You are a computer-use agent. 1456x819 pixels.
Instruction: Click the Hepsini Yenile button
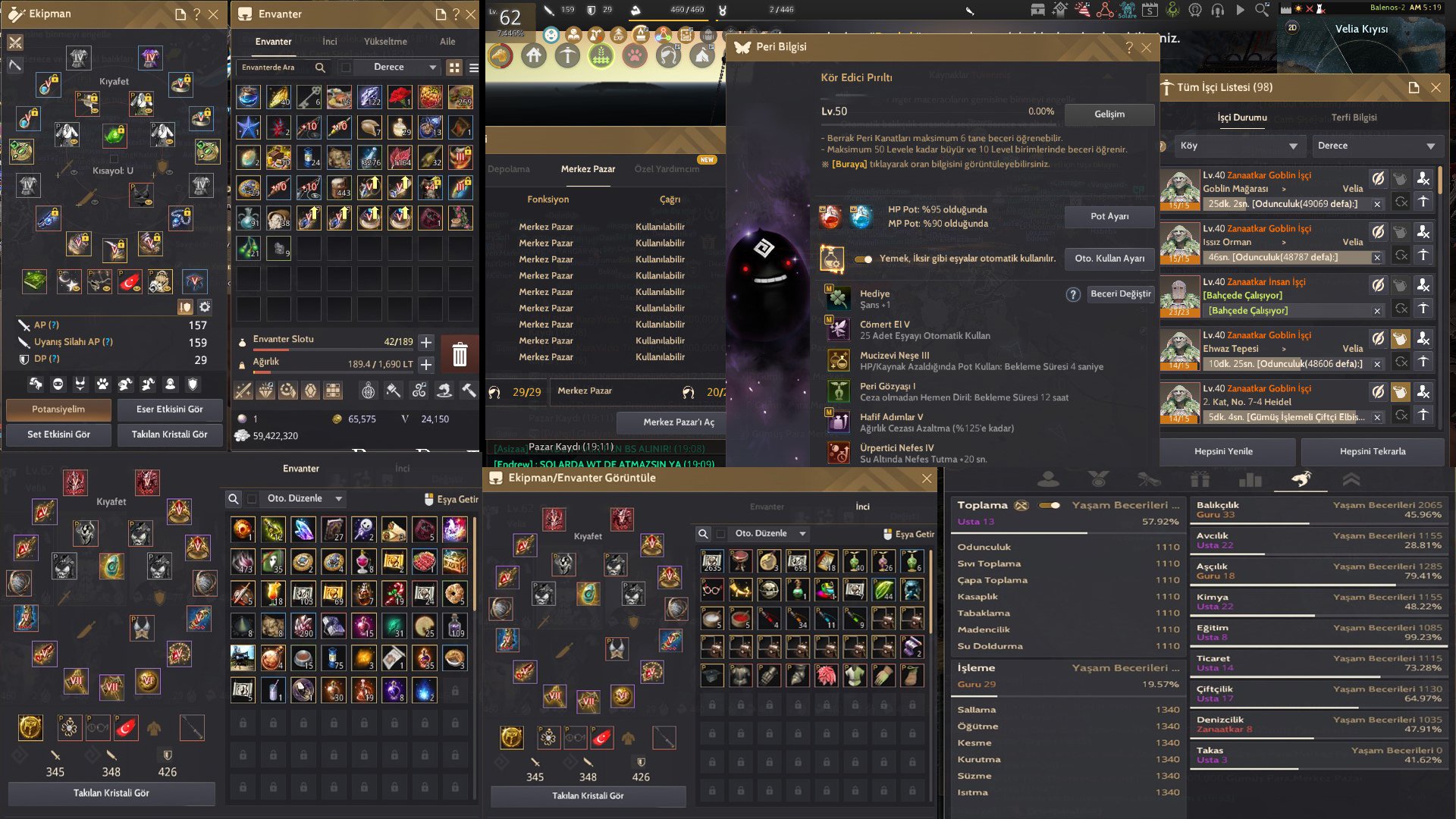click(x=1224, y=450)
